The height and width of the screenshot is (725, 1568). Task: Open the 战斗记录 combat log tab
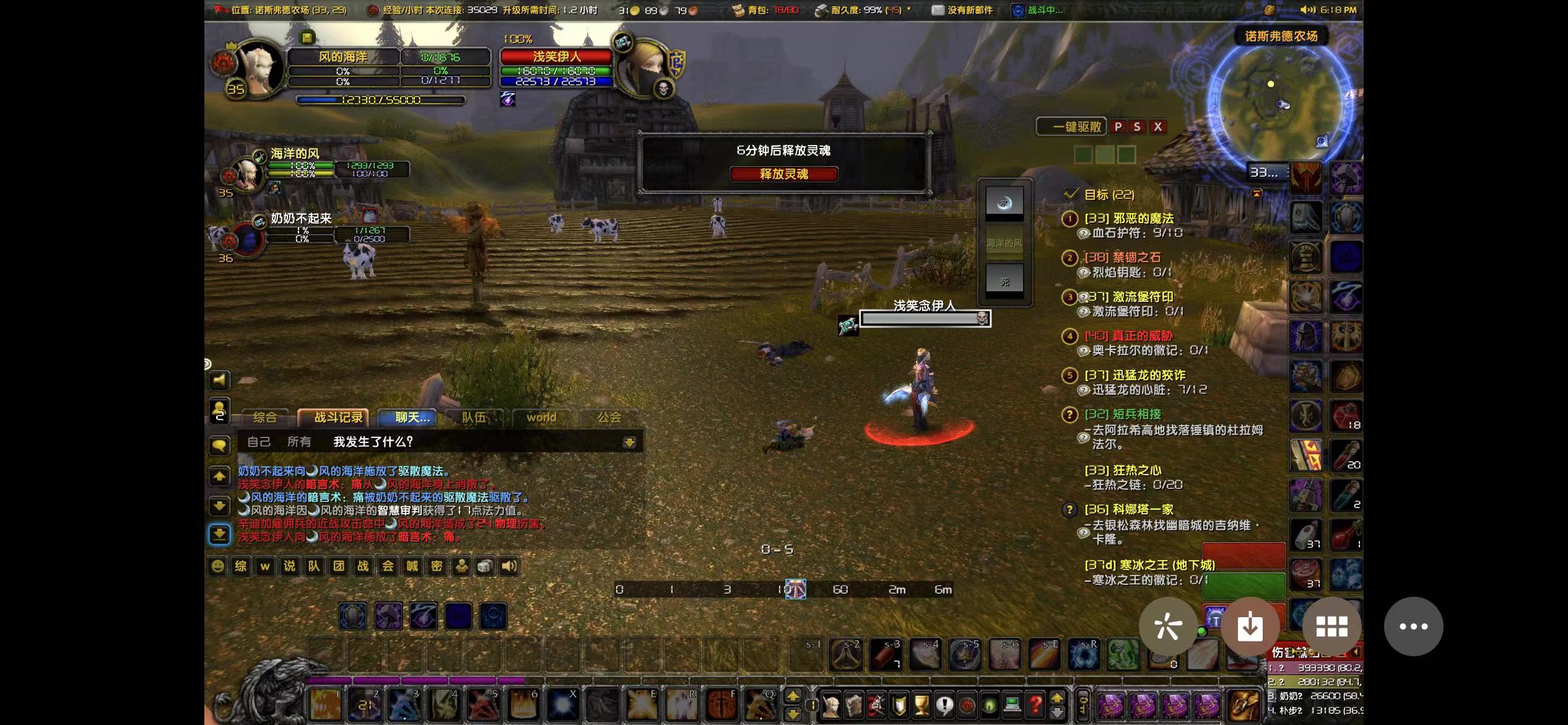click(338, 418)
